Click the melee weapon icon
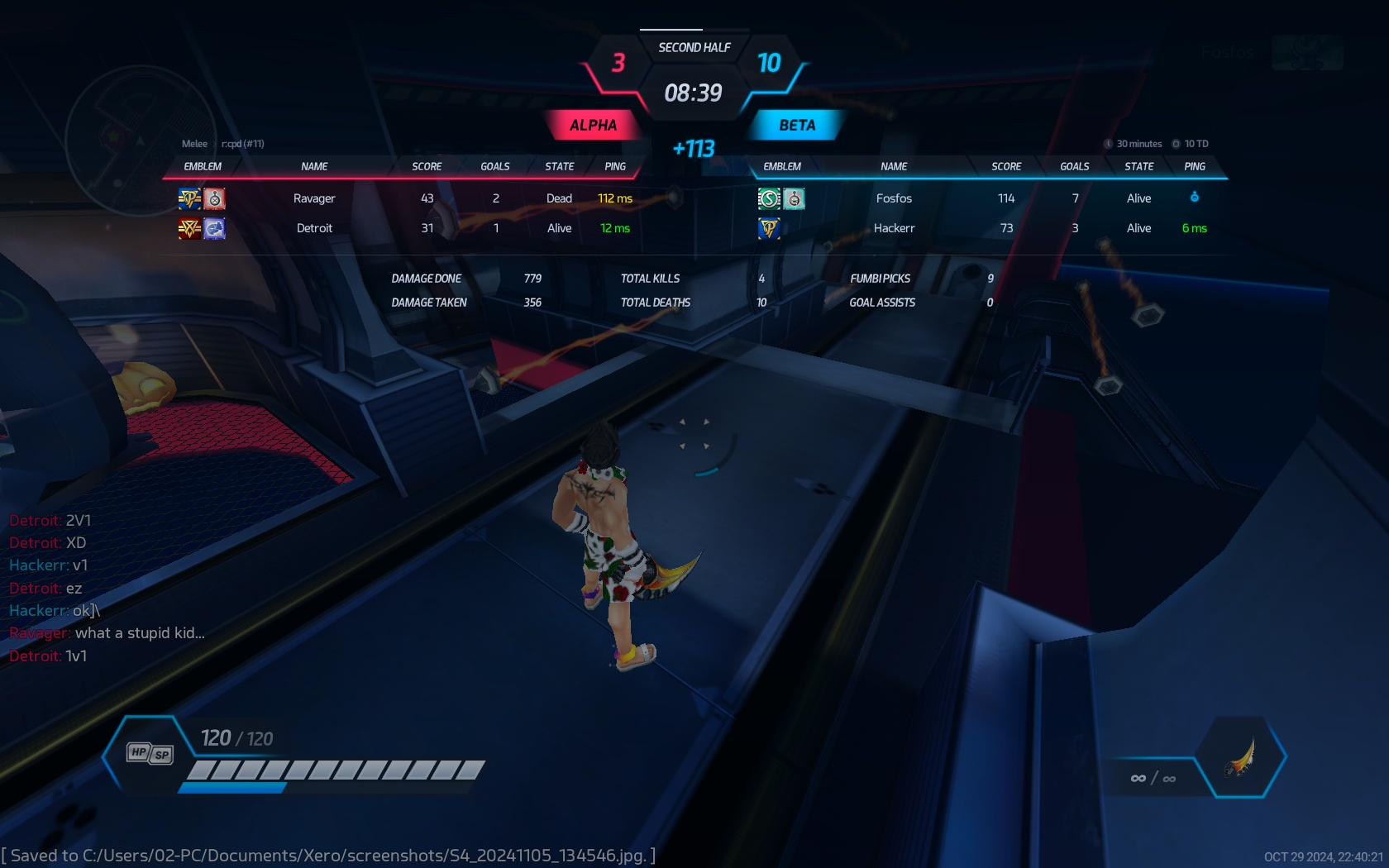 (x=1240, y=756)
